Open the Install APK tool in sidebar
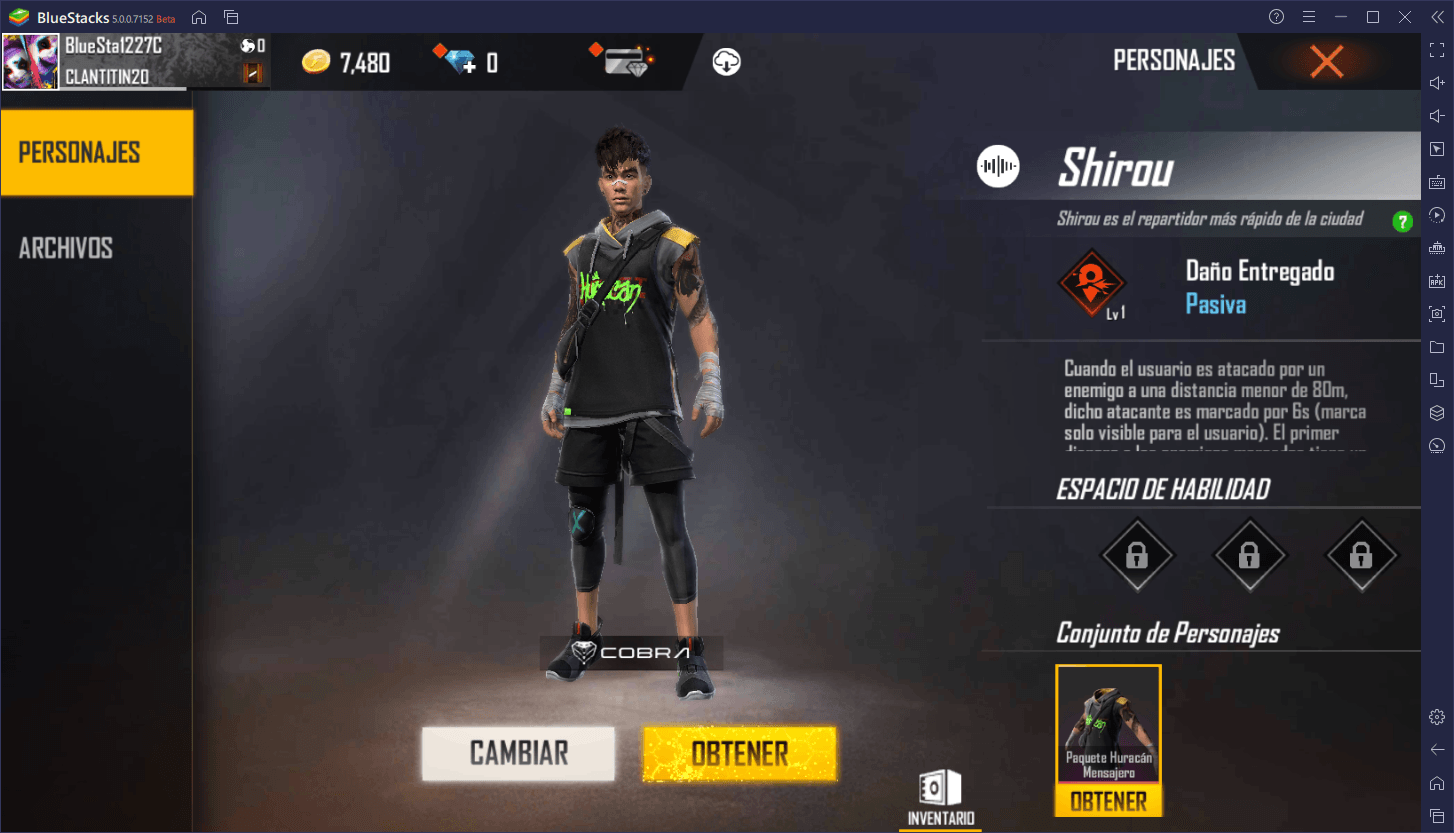Image resolution: width=1454 pixels, height=833 pixels. [1437, 281]
